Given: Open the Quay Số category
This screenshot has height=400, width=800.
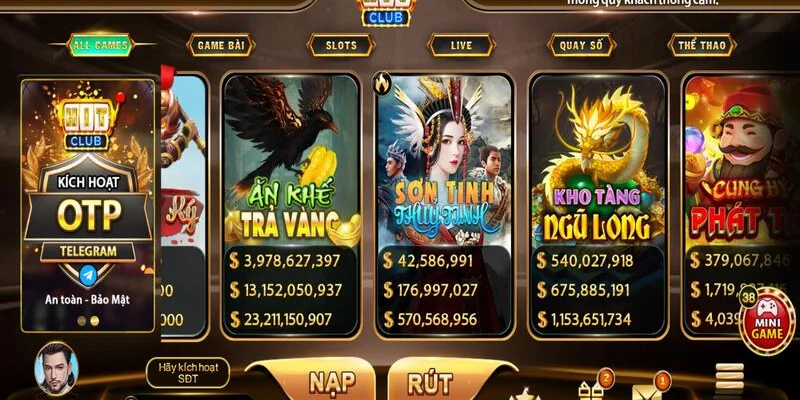Looking at the screenshot, I should tap(581, 44).
